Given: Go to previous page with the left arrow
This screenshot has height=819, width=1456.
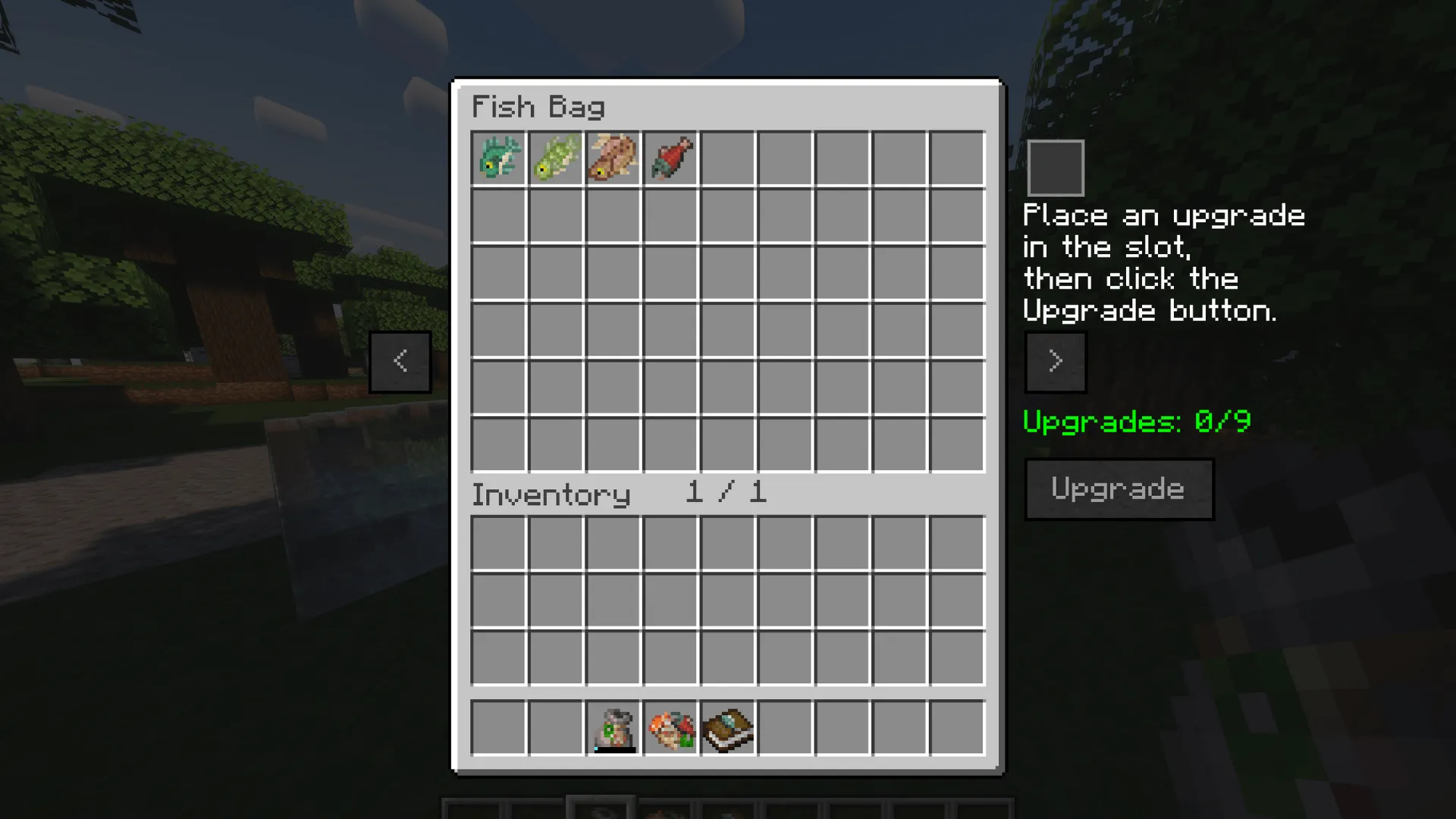Looking at the screenshot, I should pos(400,361).
